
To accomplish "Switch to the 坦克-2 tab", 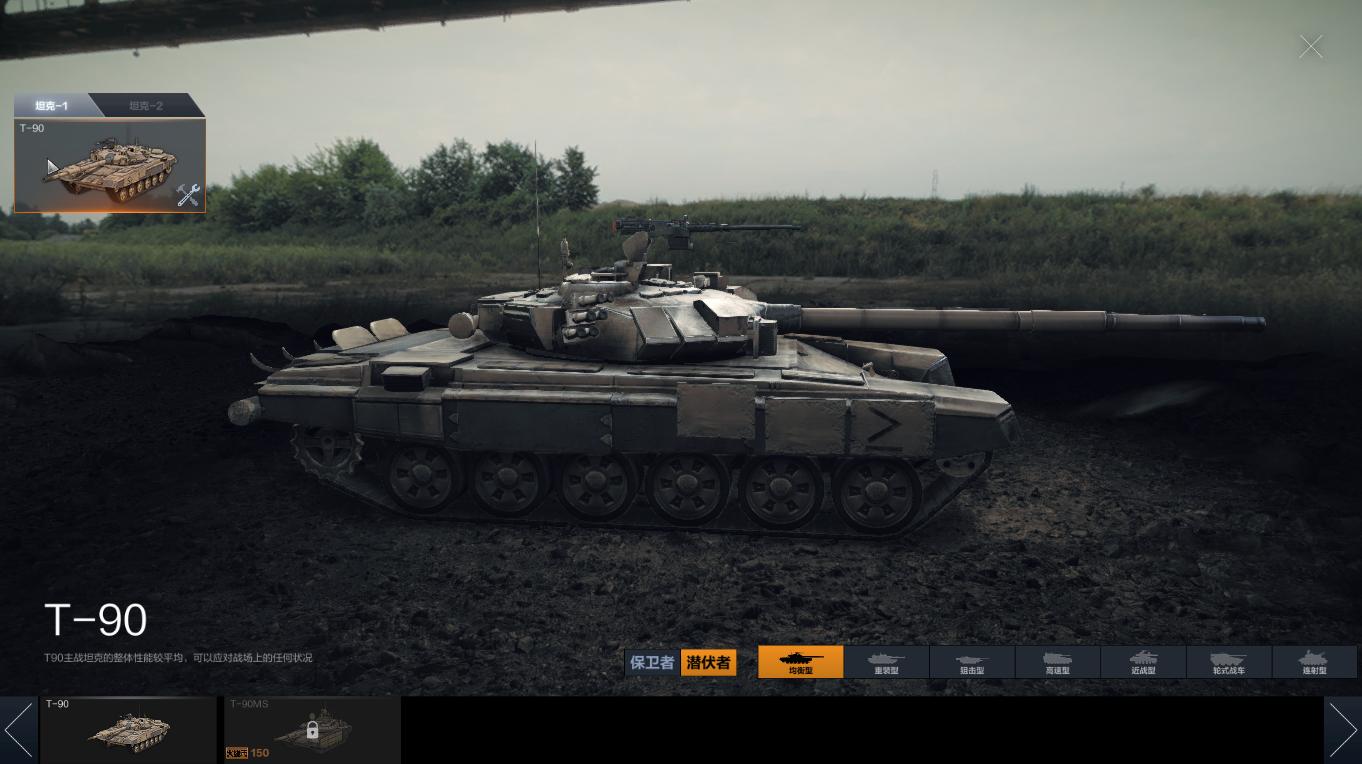I will [146, 105].
